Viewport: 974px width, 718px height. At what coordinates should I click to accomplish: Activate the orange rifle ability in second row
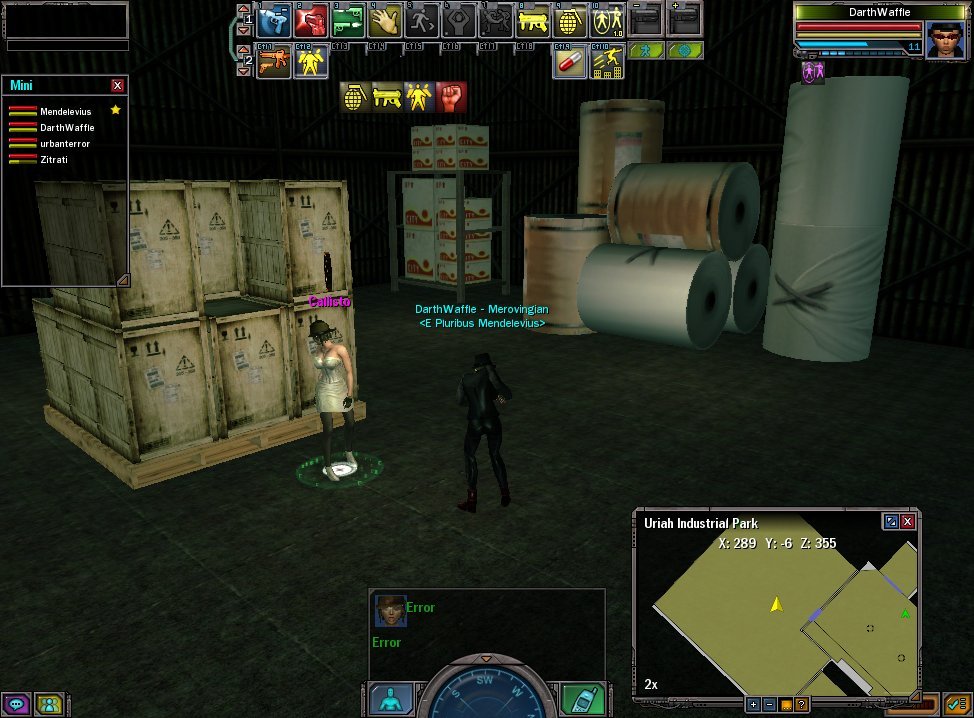273,62
